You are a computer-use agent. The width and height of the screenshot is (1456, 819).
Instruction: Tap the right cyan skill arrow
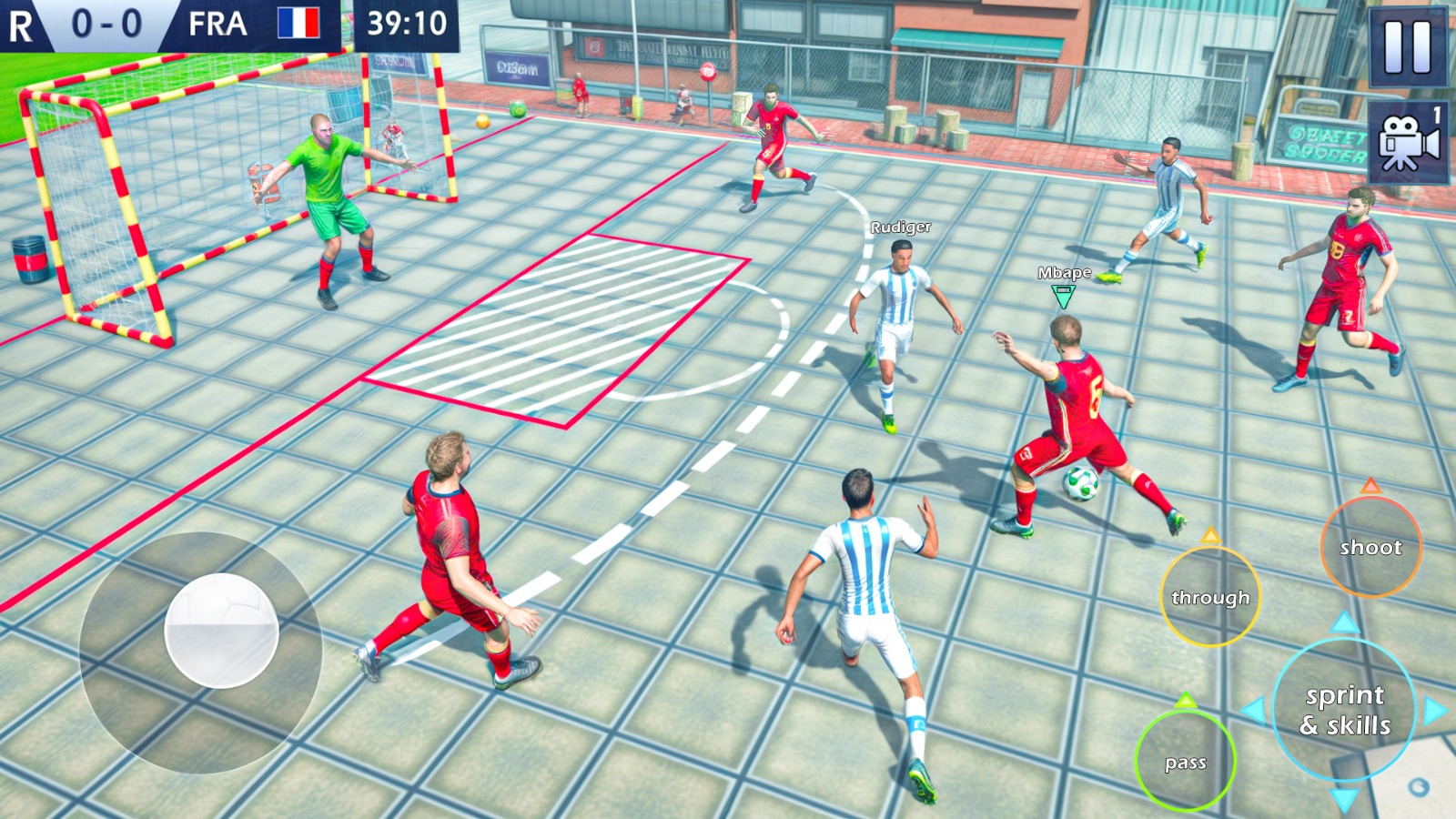[x=1435, y=709]
